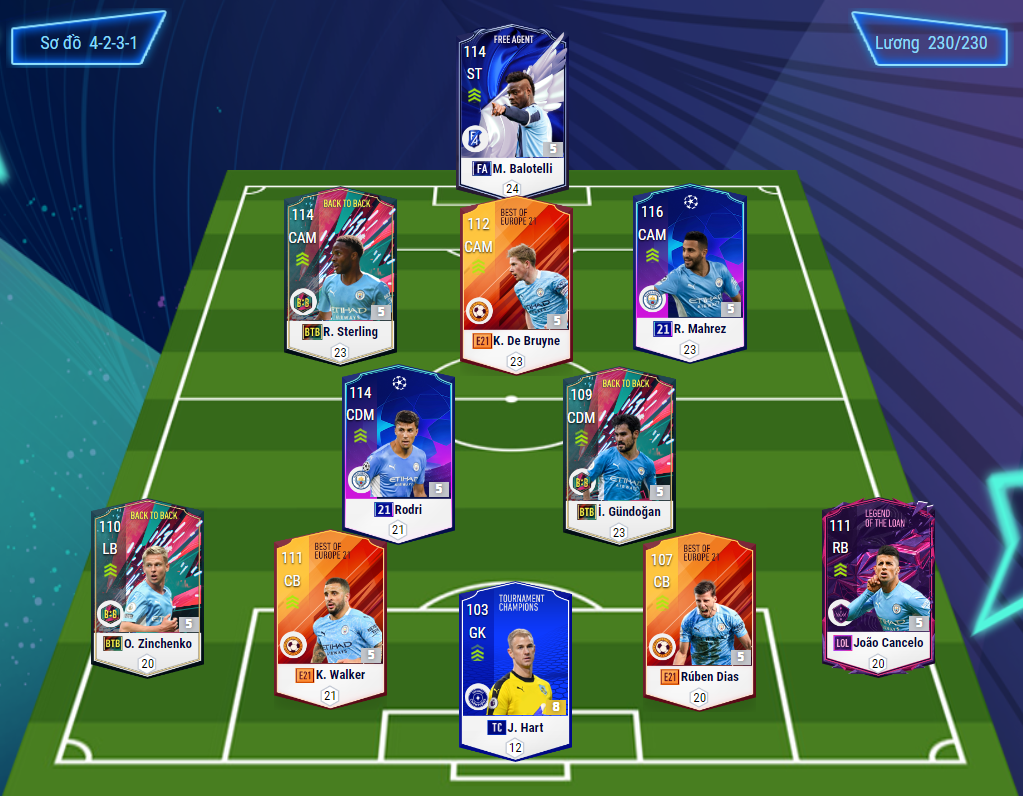The width and height of the screenshot is (1023, 796).
Task: Select the K. Walker centre-back card
Action: click(x=329, y=612)
